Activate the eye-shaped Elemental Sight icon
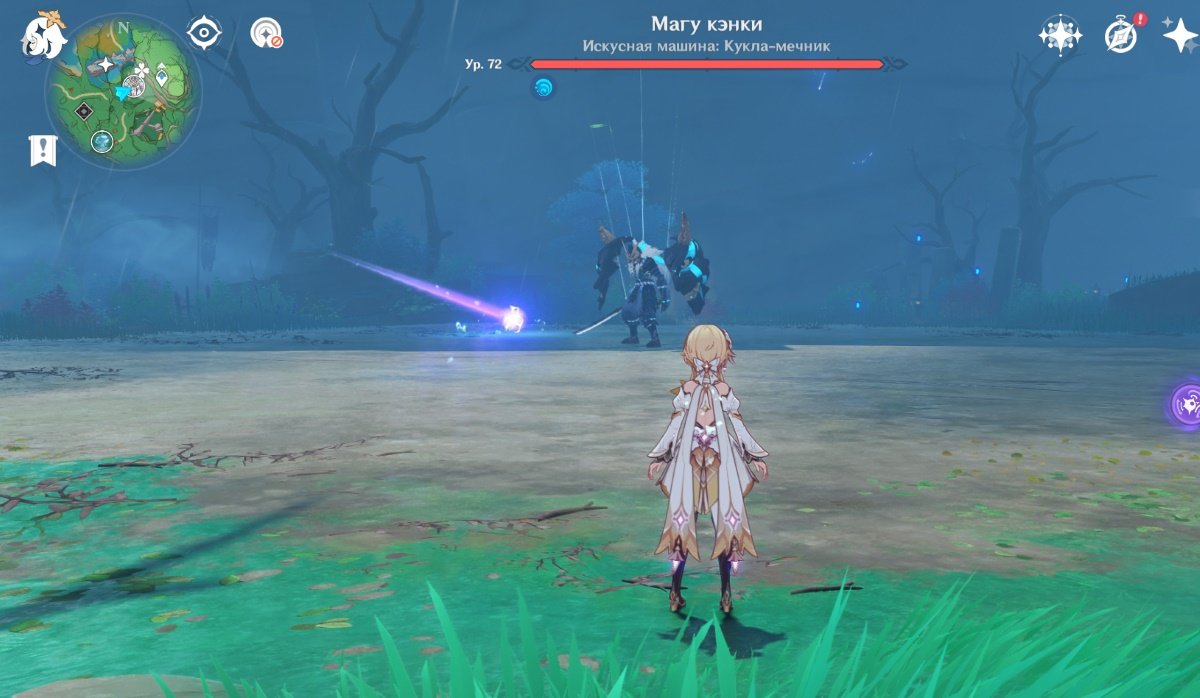The image size is (1200, 698). (204, 33)
